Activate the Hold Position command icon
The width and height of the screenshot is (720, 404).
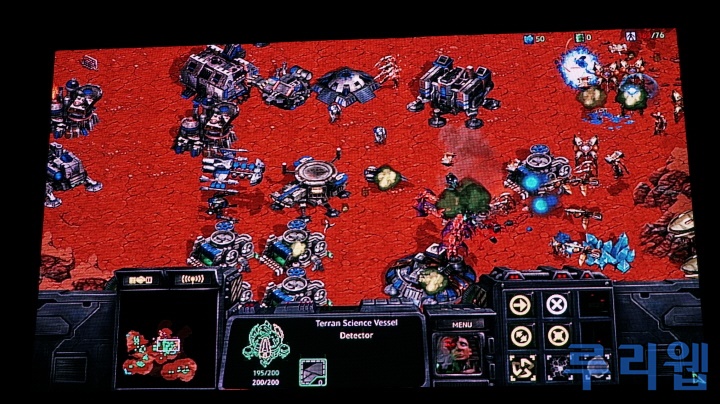[556, 335]
